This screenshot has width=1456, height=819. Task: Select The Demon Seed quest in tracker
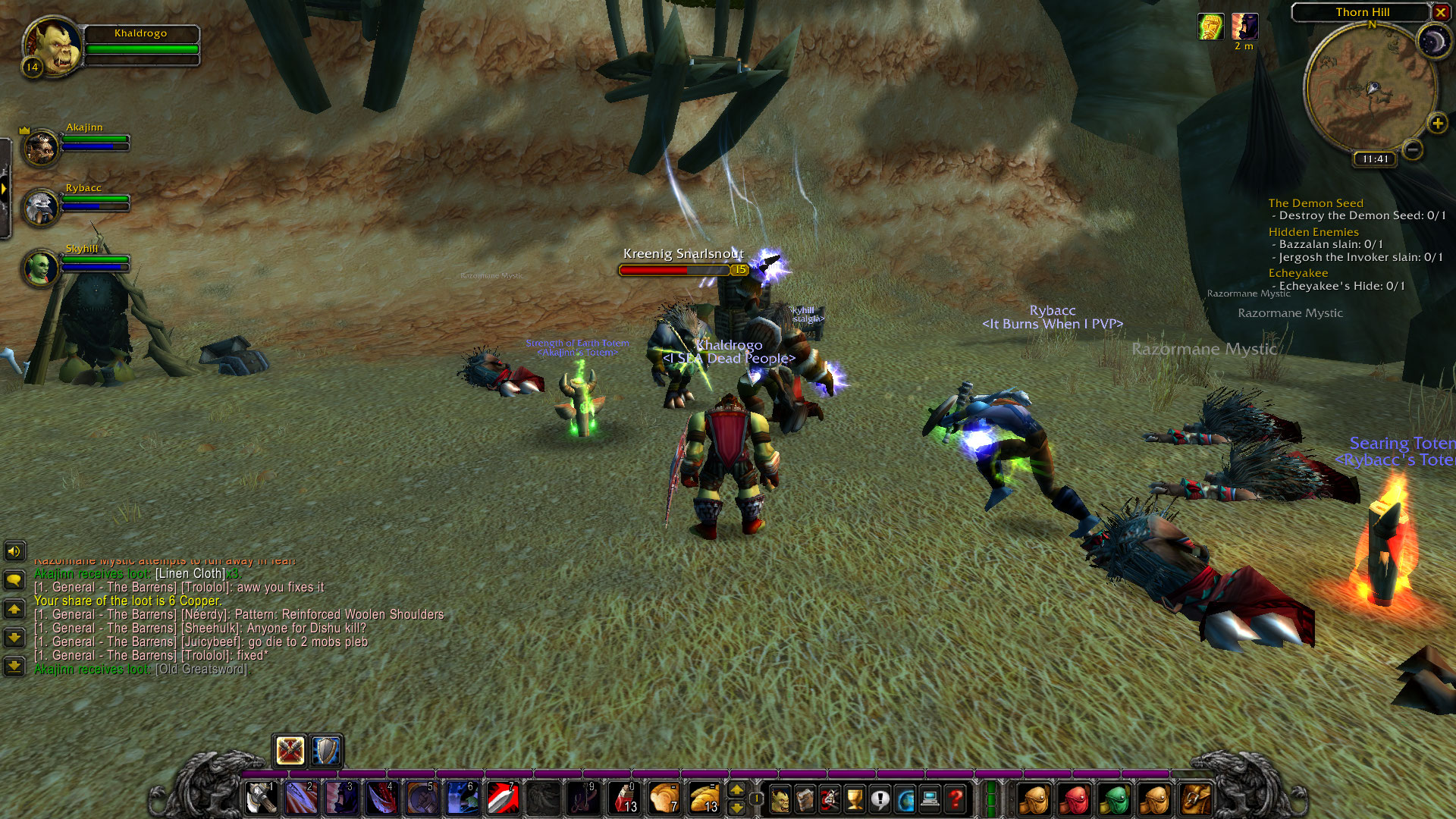(x=1316, y=202)
